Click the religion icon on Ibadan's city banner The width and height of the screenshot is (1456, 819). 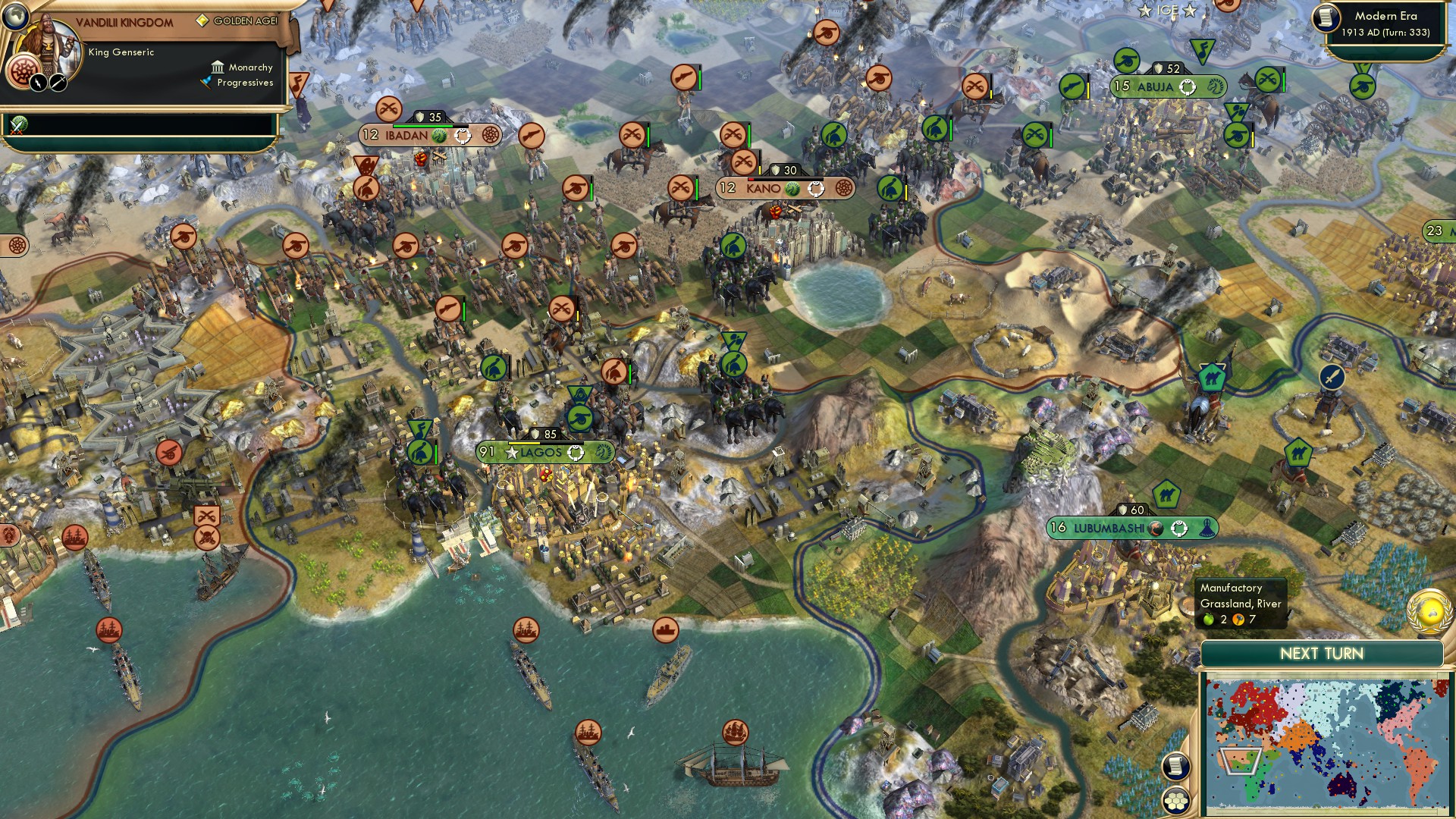pyautogui.click(x=491, y=136)
